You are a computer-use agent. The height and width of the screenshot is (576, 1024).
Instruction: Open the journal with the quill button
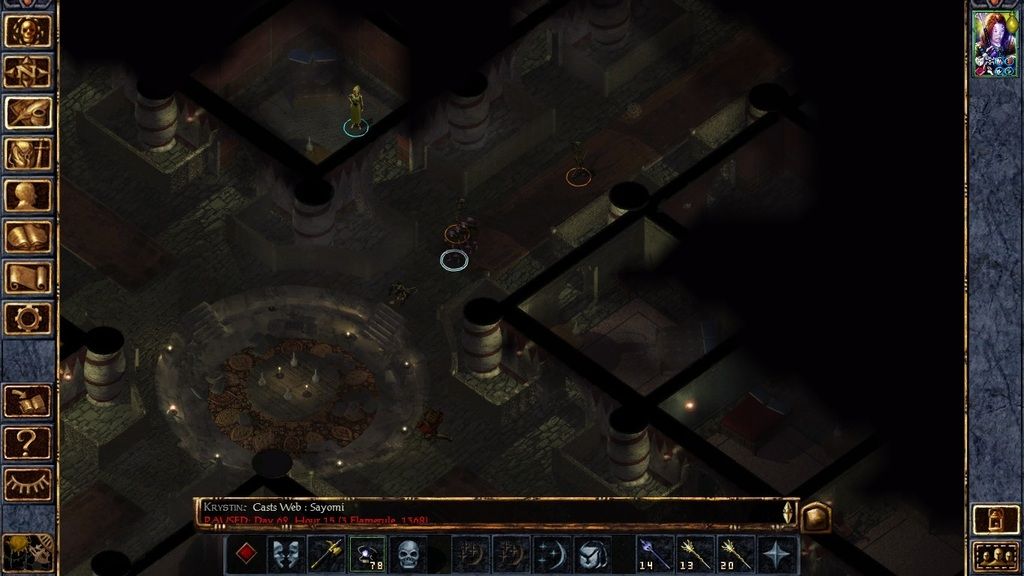(x=28, y=112)
